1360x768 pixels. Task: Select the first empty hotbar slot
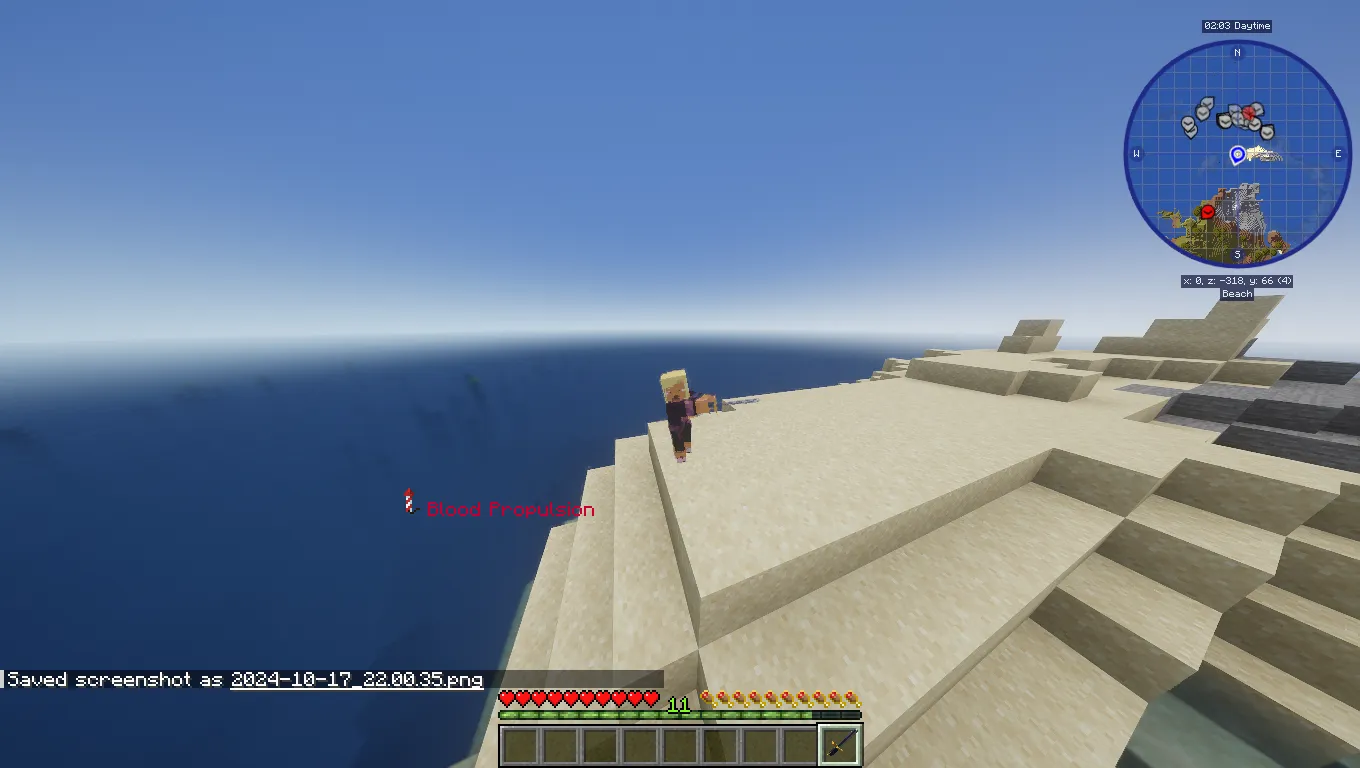(x=520, y=744)
